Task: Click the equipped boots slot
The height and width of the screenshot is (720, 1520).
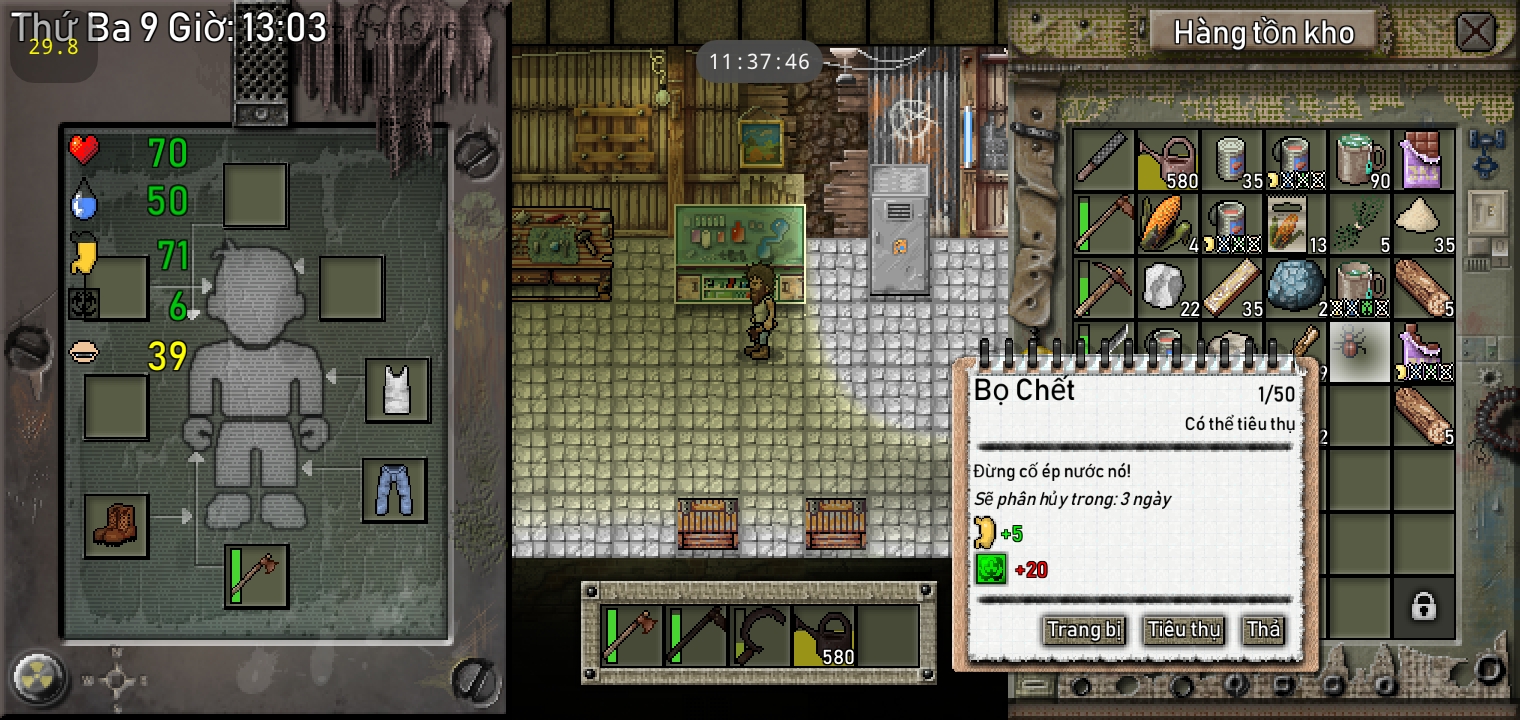Action: tap(116, 526)
